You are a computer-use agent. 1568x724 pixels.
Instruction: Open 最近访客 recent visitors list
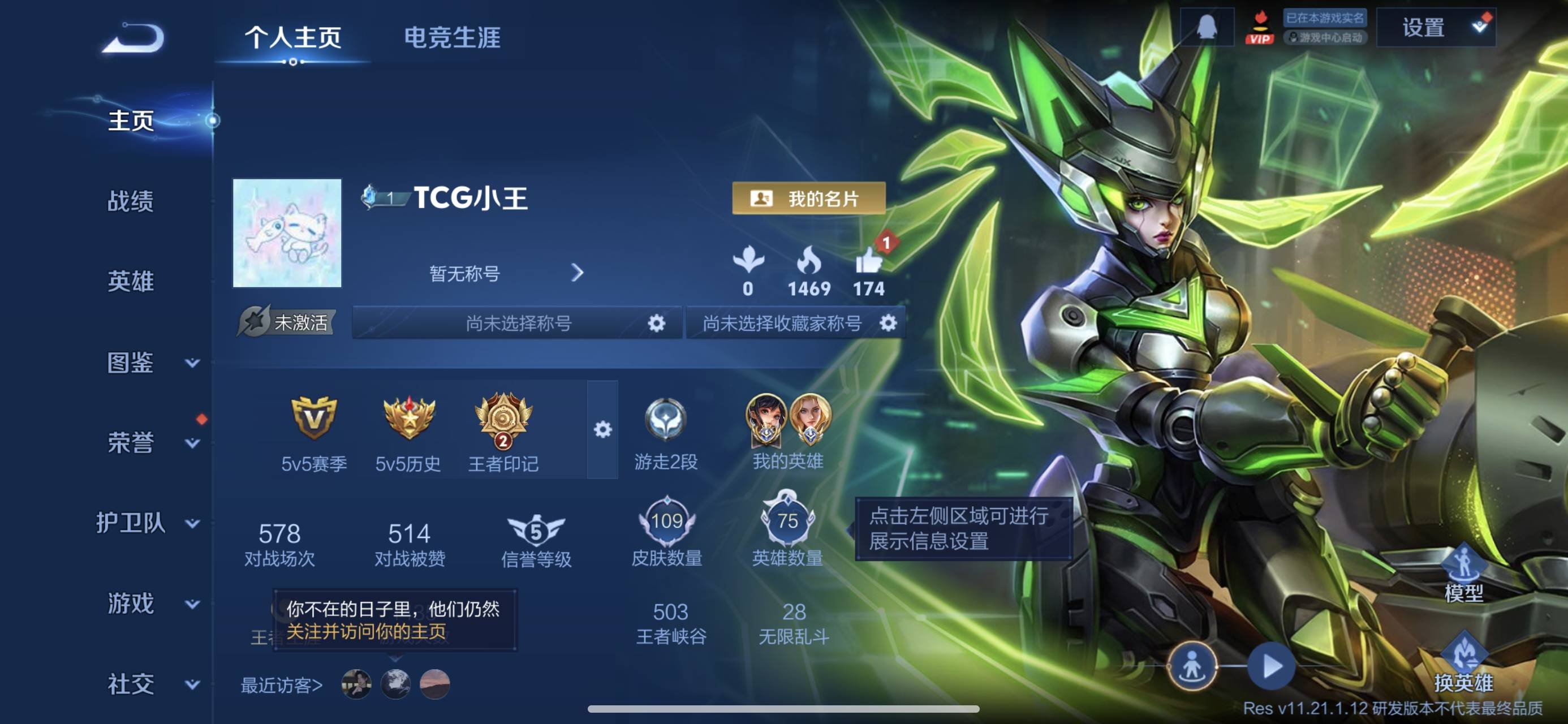[281, 685]
